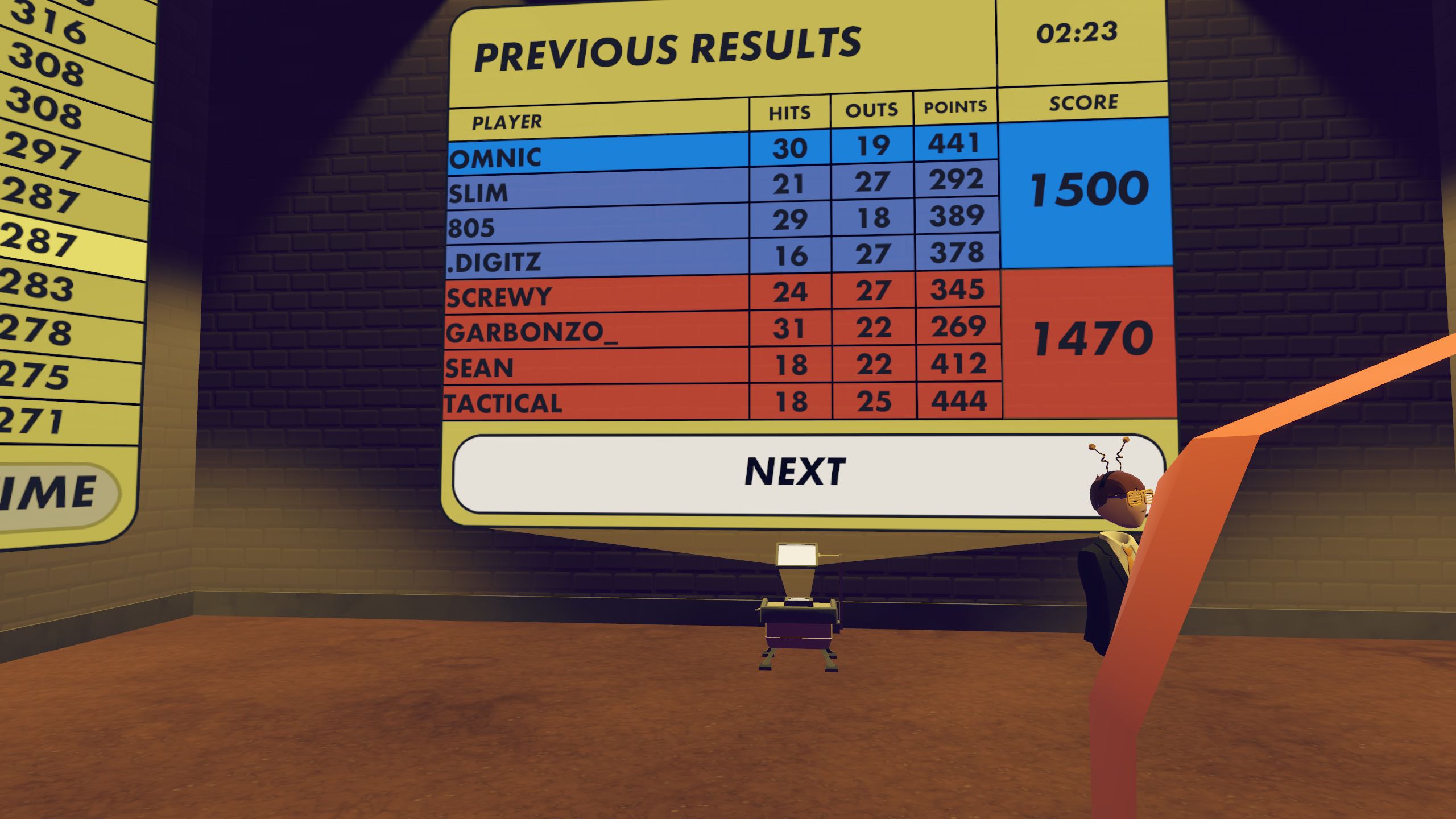This screenshot has height=819, width=1456.
Task: Select SEAN's row in the scoreboard
Action: click(479, 369)
